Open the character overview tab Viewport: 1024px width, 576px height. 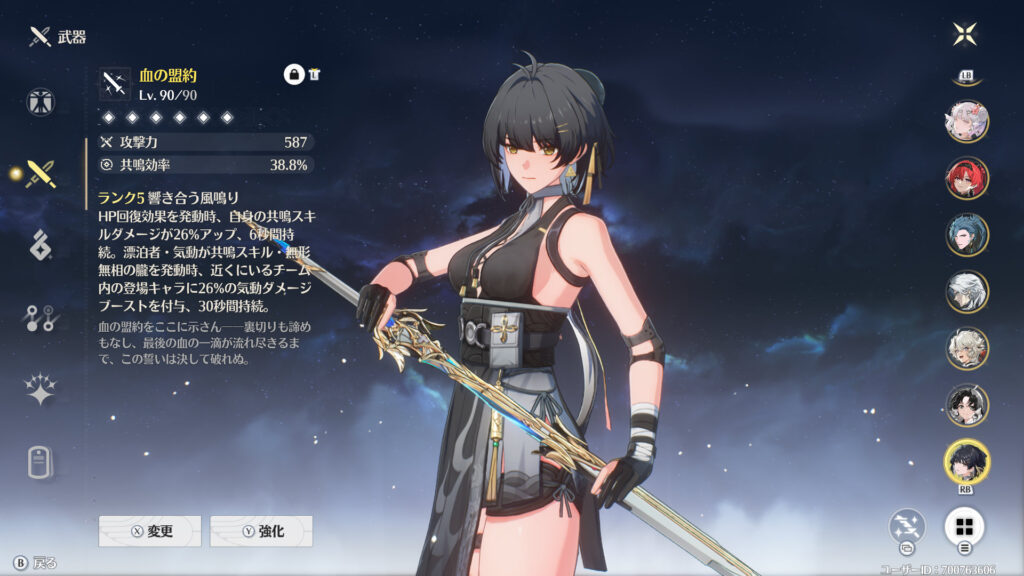(x=41, y=101)
